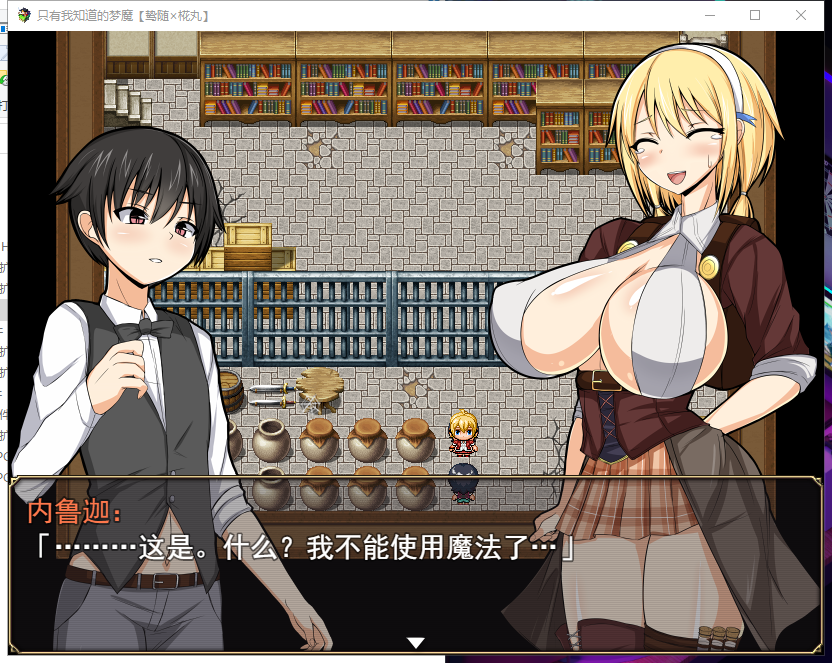832x663 pixels.
Task: Advance dialogue with the white continue arrow
Action: tap(416, 642)
